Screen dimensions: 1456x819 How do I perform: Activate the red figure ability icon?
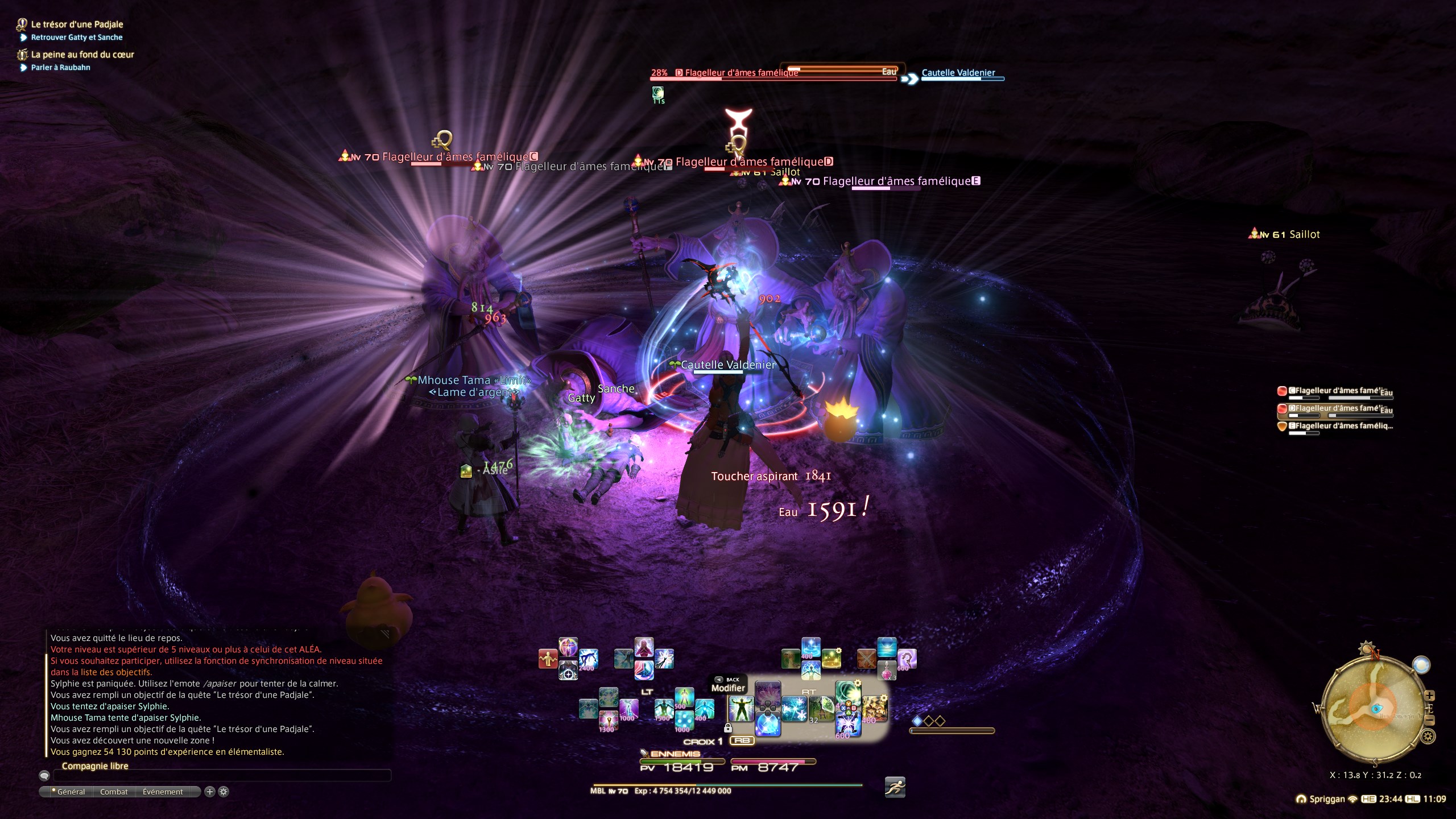(547, 659)
